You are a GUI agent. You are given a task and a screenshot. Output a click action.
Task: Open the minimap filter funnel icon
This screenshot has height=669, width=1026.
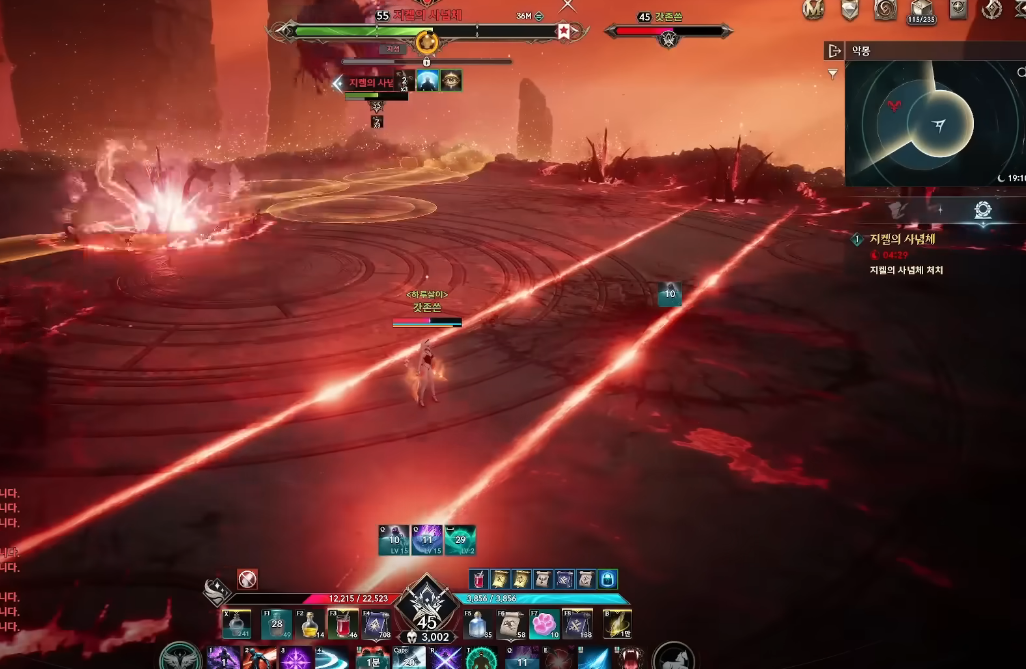click(x=833, y=74)
